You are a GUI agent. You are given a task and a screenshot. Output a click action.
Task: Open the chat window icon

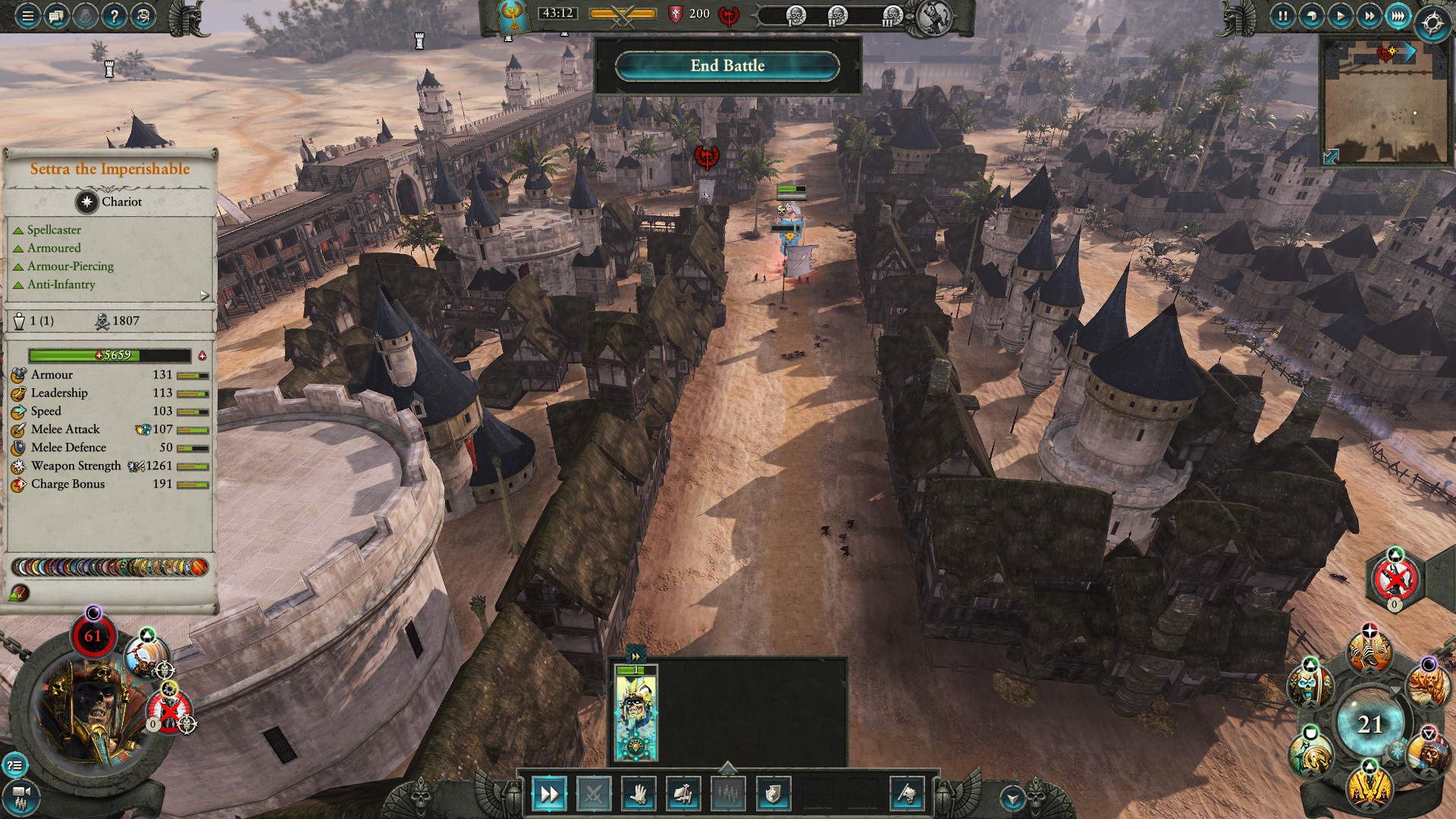[57, 16]
